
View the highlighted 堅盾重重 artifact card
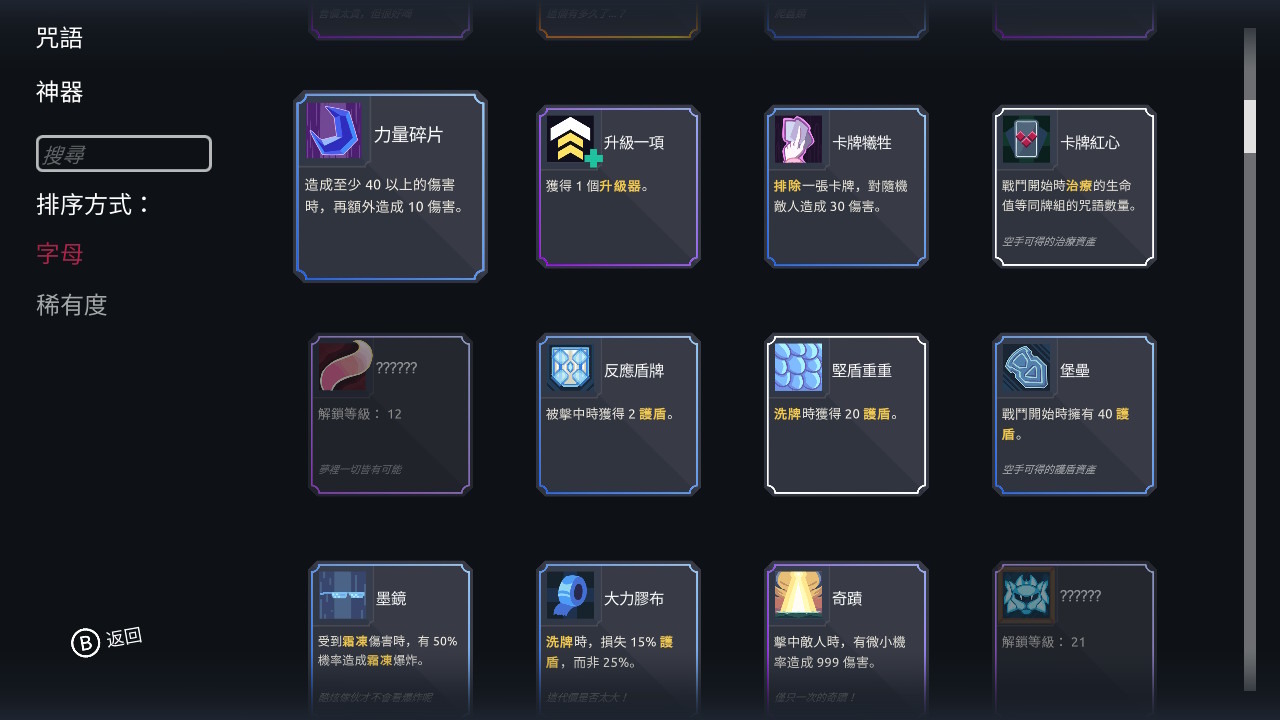[x=846, y=414]
